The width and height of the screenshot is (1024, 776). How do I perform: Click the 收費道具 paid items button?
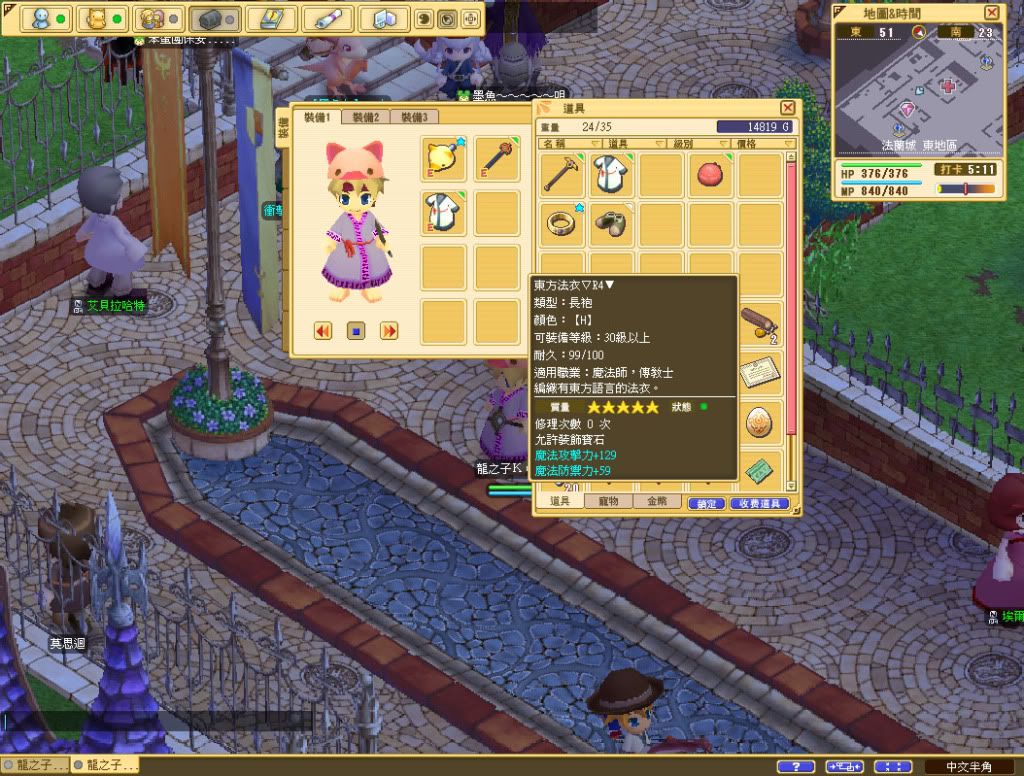pyautogui.click(x=760, y=504)
